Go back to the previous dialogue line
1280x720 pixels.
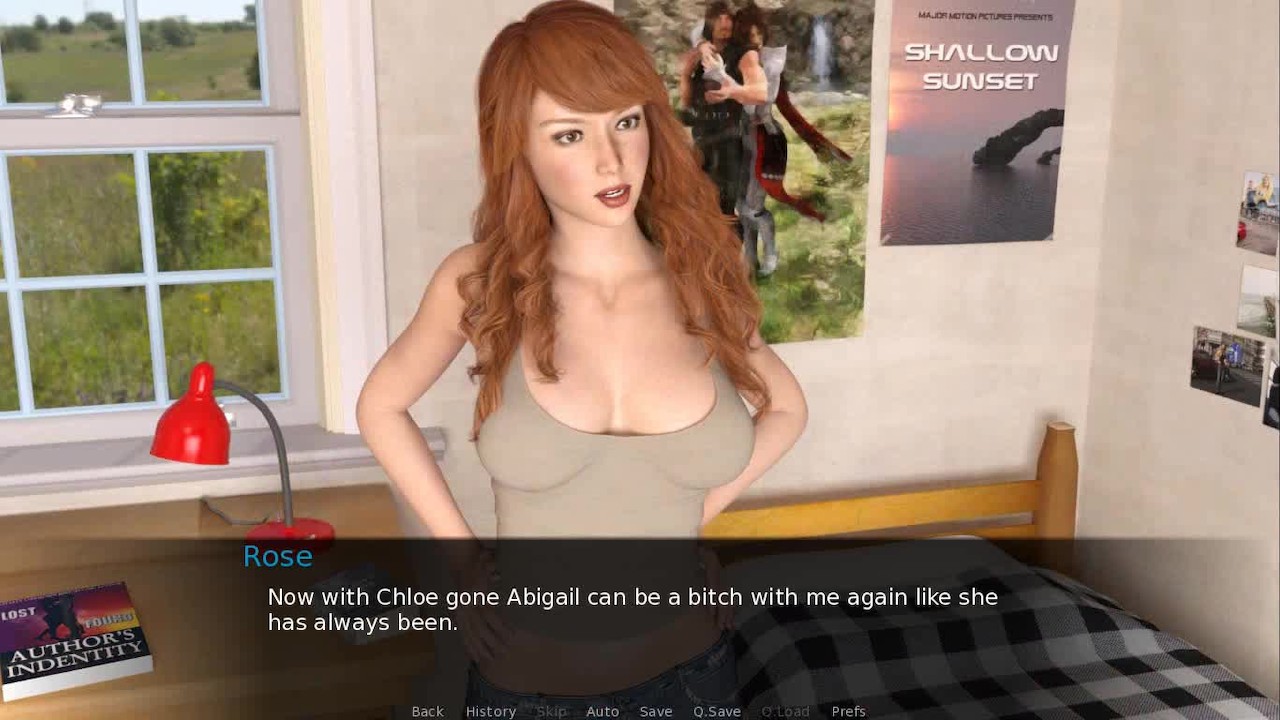click(x=427, y=711)
